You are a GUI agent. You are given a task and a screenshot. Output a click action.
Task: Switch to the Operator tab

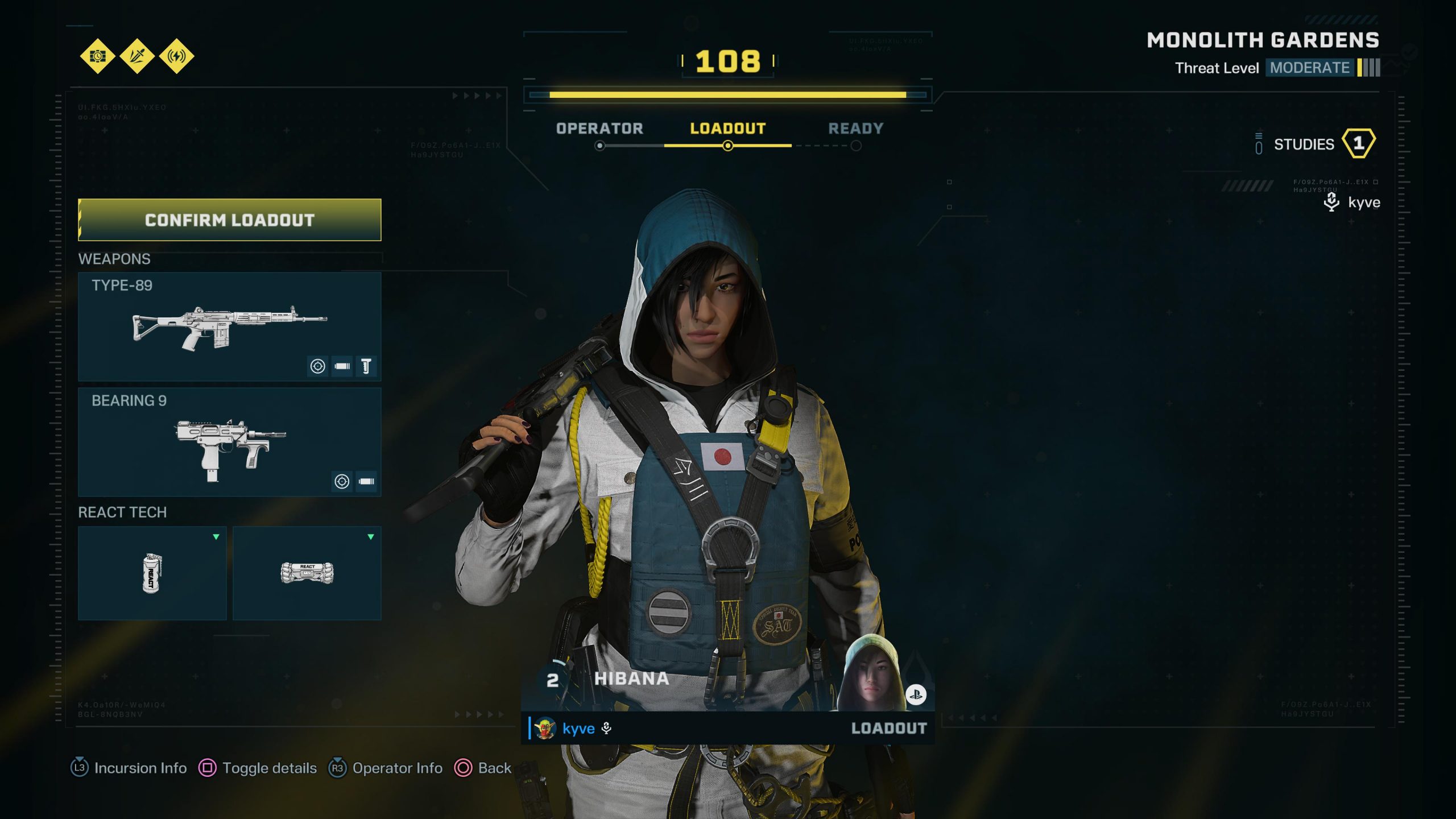point(599,129)
